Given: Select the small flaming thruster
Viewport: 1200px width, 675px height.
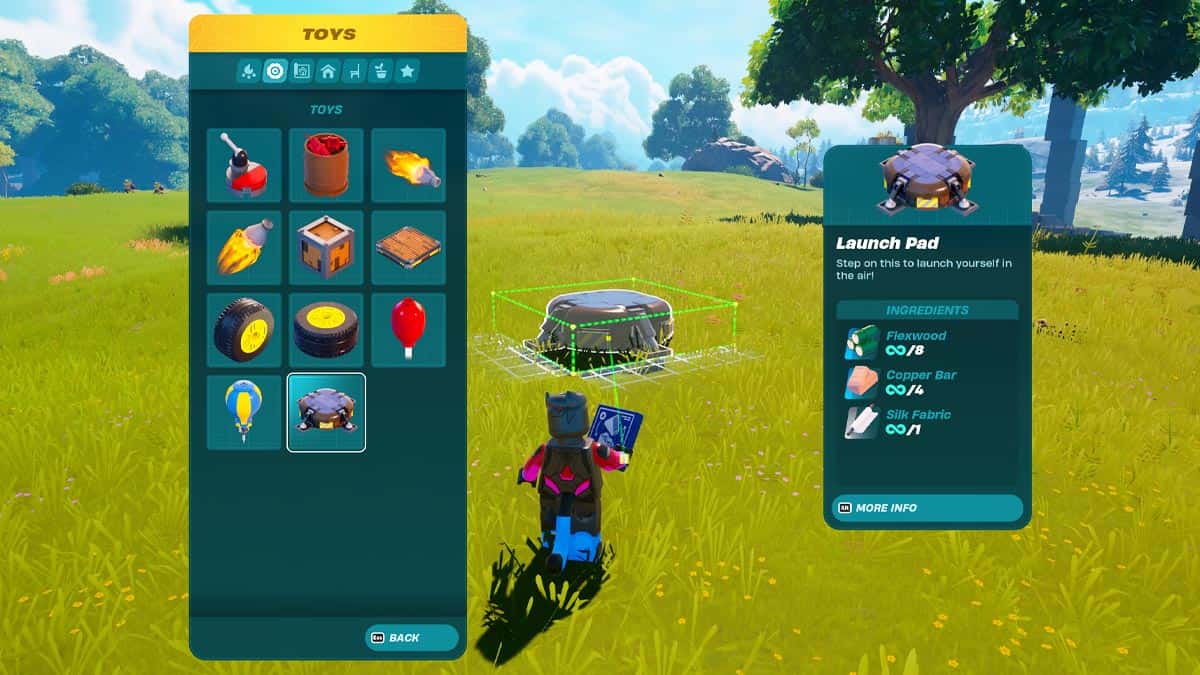Looking at the screenshot, I should pyautogui.click(x=408, y=166).
